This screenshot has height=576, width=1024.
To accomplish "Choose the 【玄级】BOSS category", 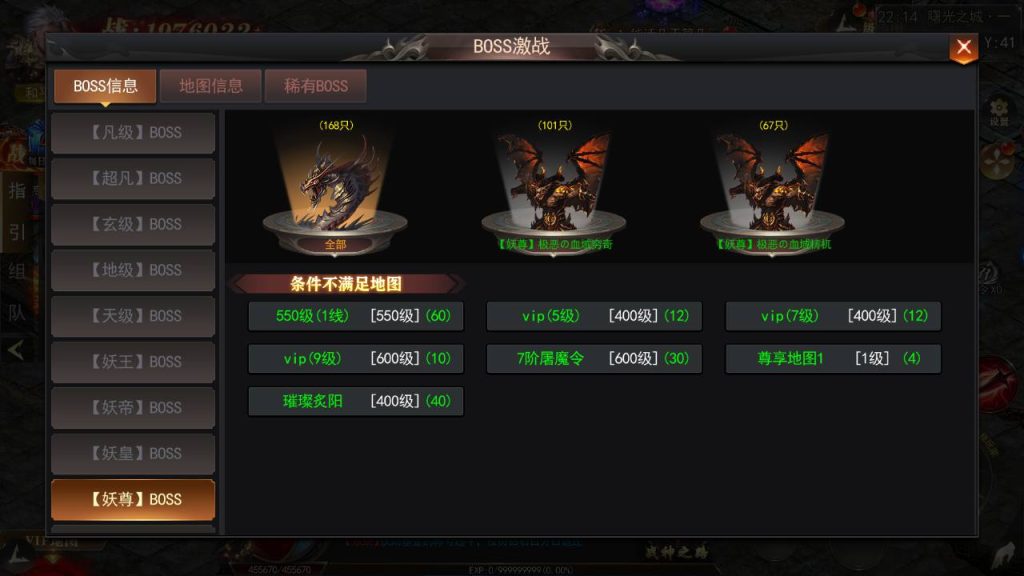I will coord(133,225).
